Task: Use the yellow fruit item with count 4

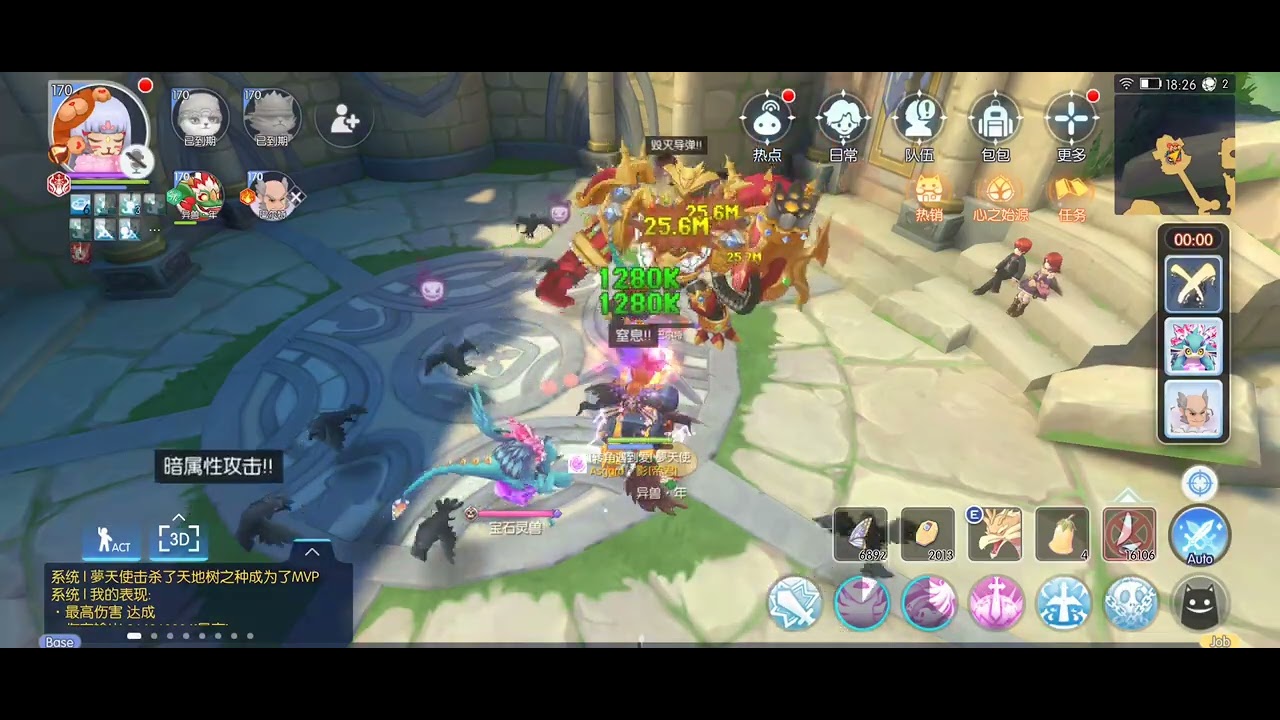Action: pos(1062,535)
